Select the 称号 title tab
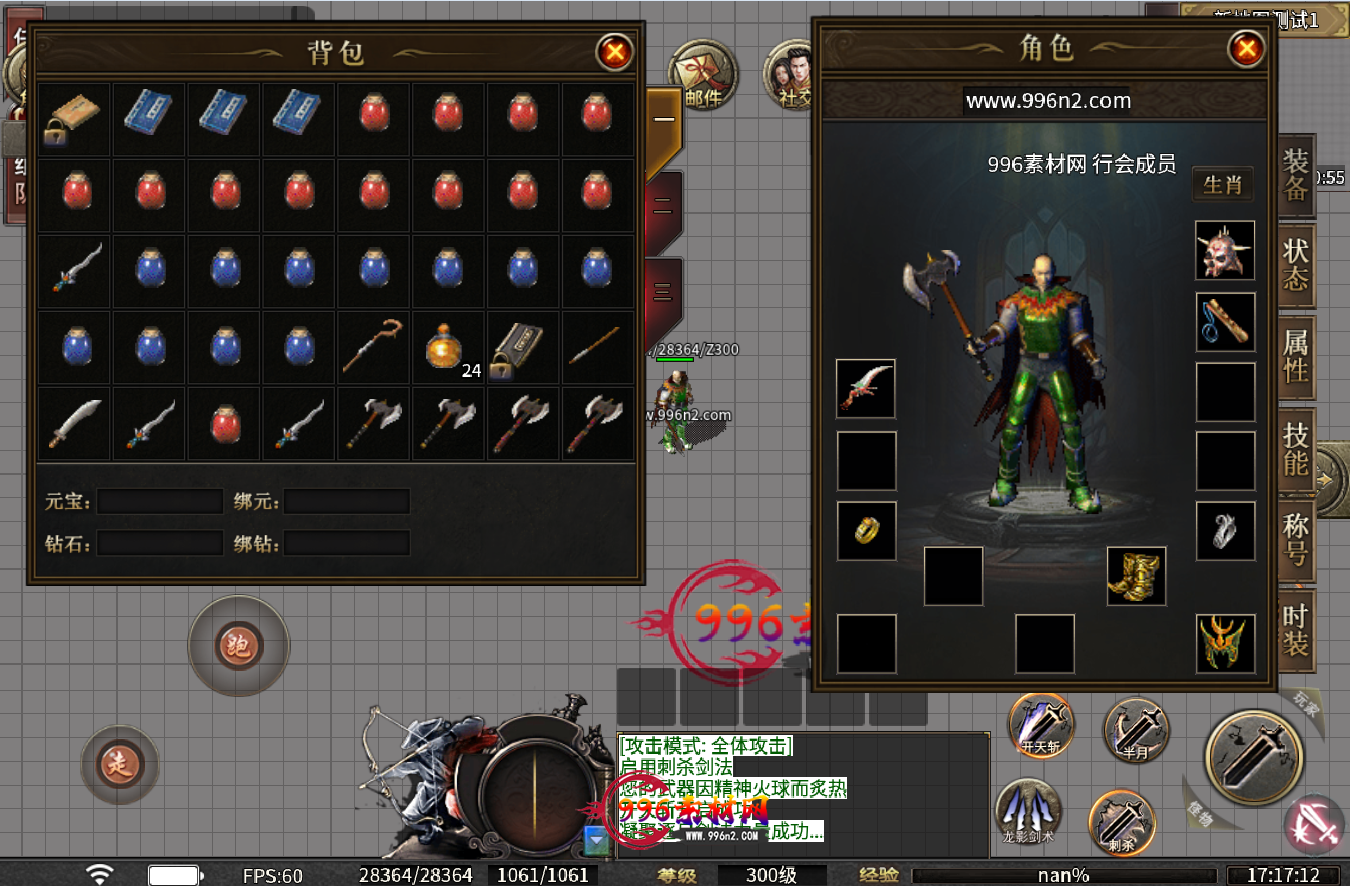This screenshot has width=1350, height=886. (1295, 539)
